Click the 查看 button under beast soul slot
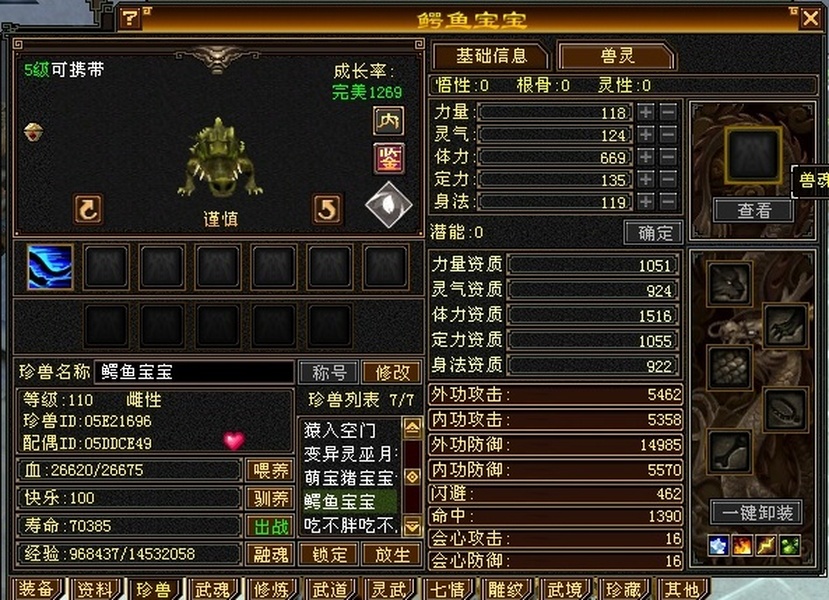Image resolution: width=829 pixels, height=600 pixels. click(x=754, y=210)
